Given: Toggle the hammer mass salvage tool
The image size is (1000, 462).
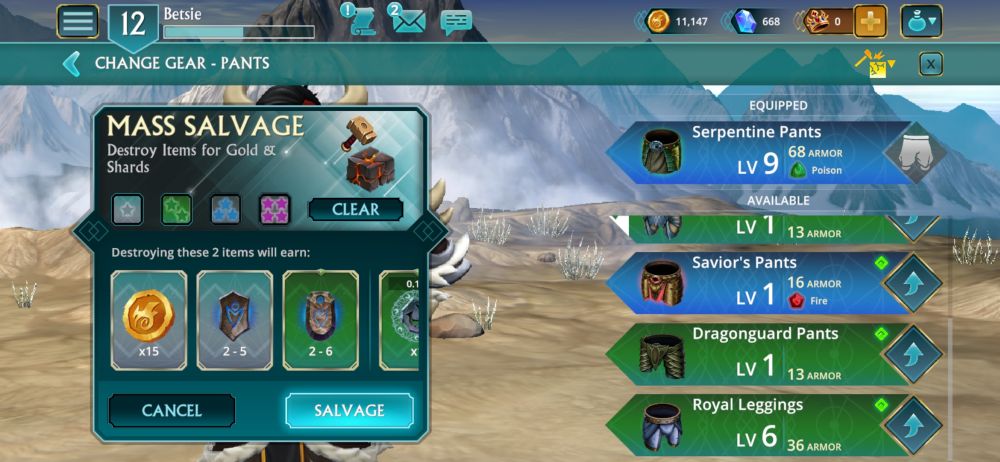Looking at the screenshot, I should click(x=874, y=64).
